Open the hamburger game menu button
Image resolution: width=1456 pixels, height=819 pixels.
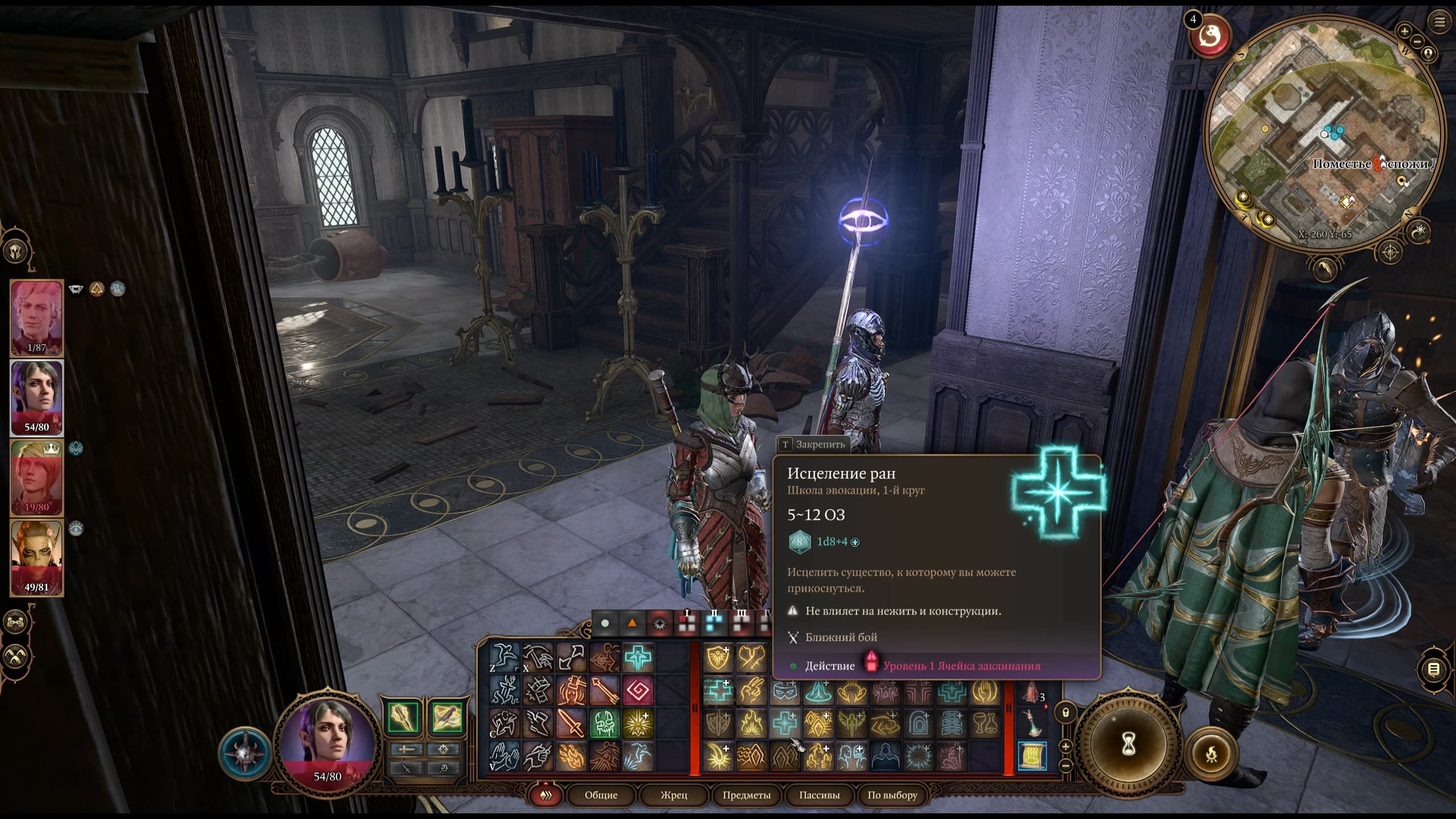[x=1440, y=22]
